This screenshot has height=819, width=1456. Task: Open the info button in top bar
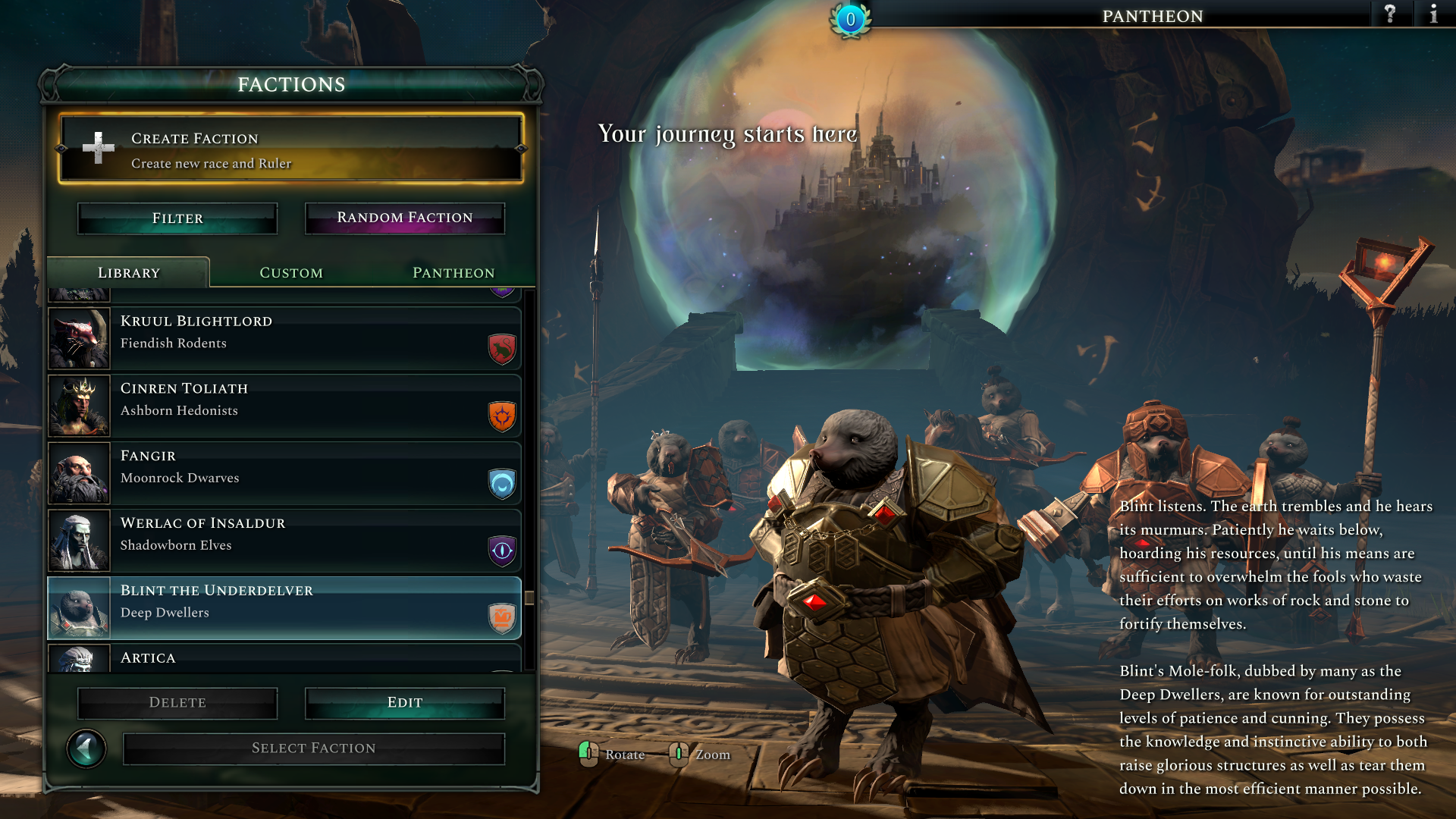point(1433,14)
